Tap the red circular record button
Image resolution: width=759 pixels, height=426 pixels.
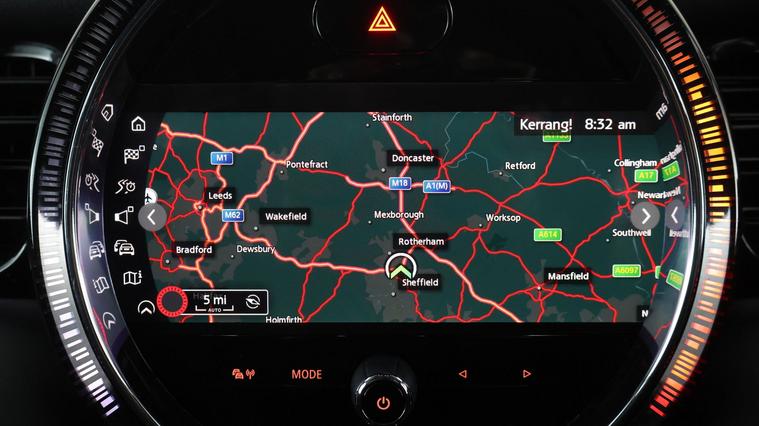[x=173, y=300]
